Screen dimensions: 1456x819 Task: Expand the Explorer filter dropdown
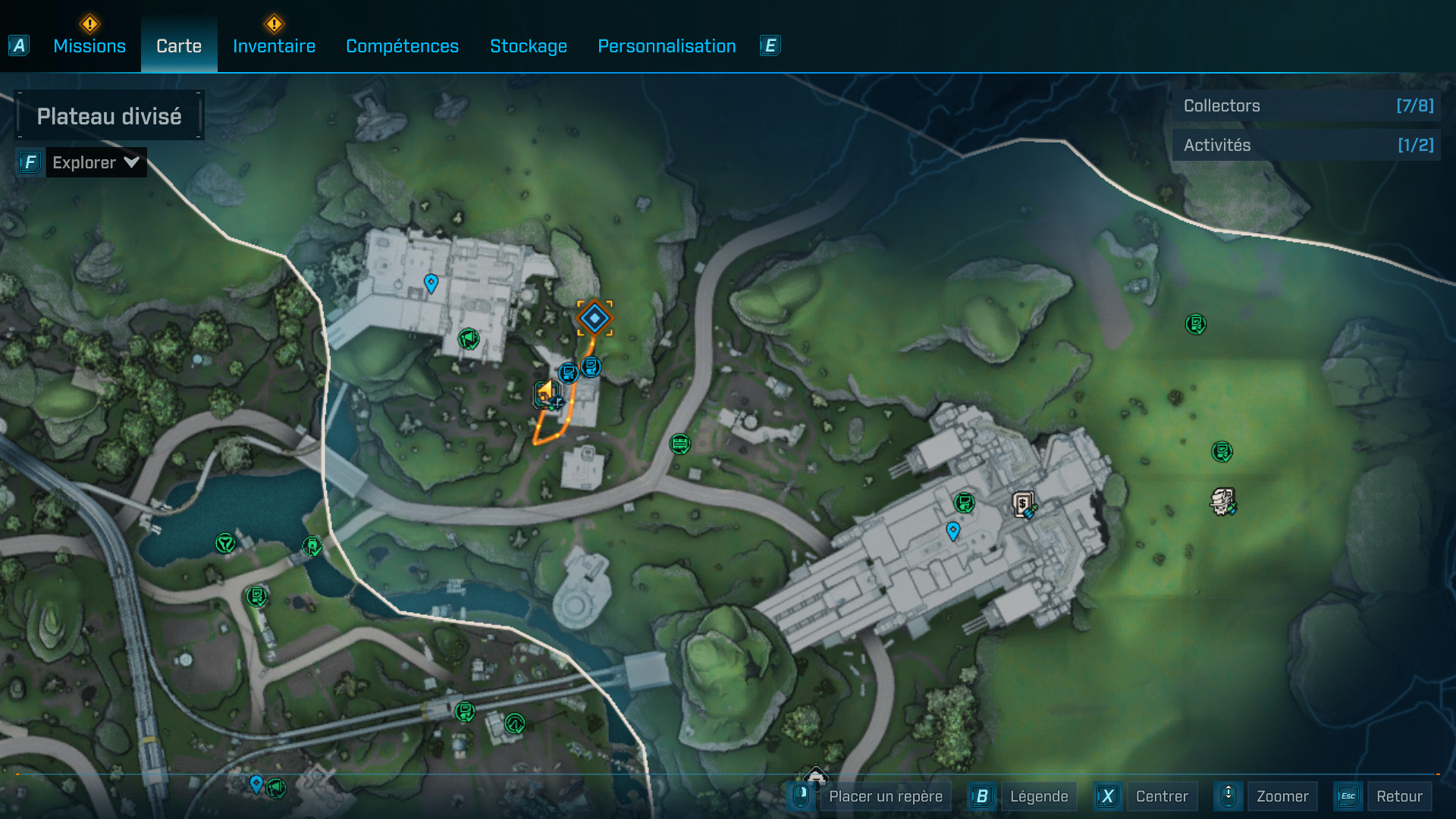pyautogui.click(x=95, y=162)
